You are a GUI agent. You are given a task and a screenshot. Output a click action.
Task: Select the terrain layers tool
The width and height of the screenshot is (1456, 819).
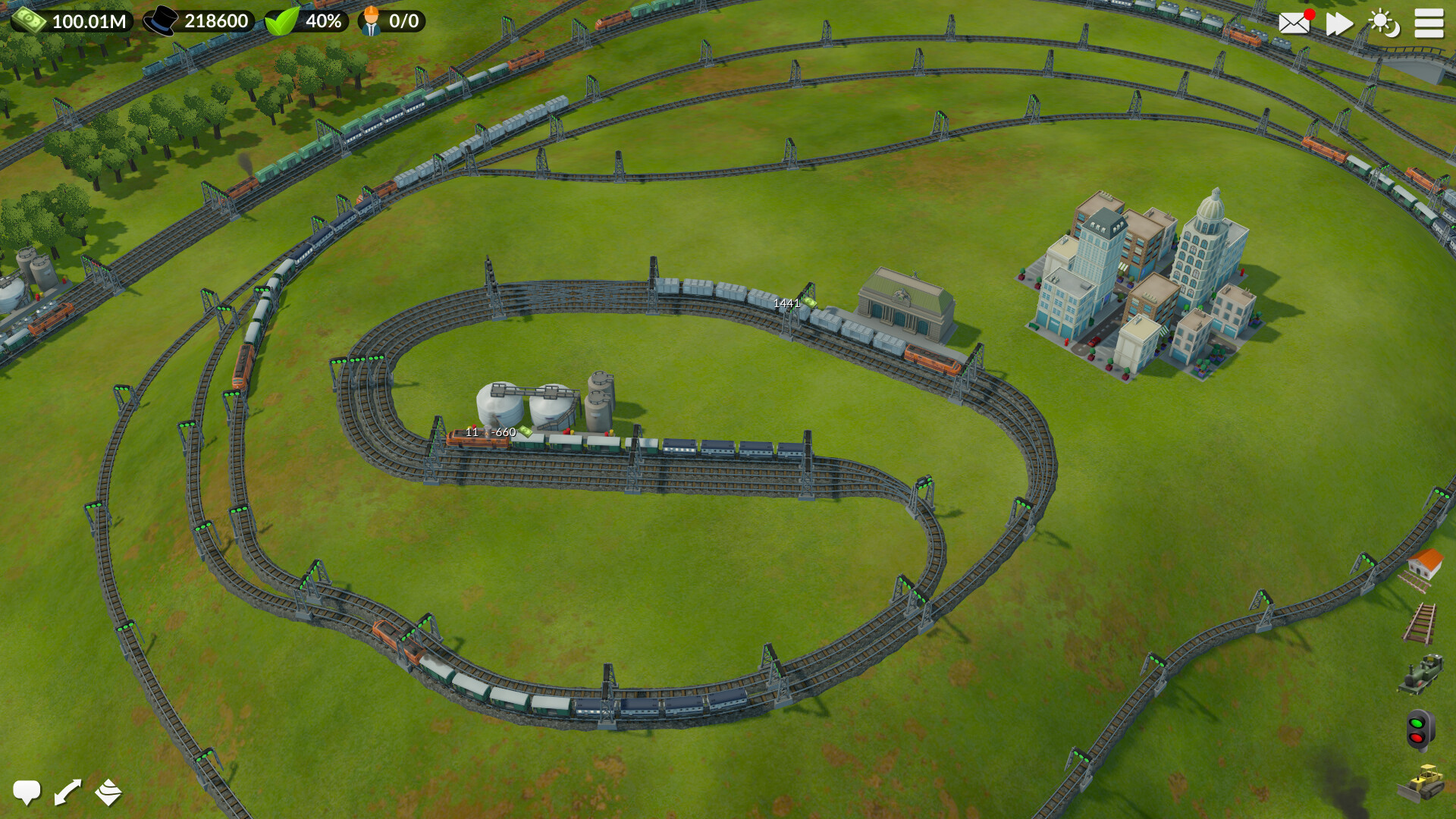pos(108,792)
